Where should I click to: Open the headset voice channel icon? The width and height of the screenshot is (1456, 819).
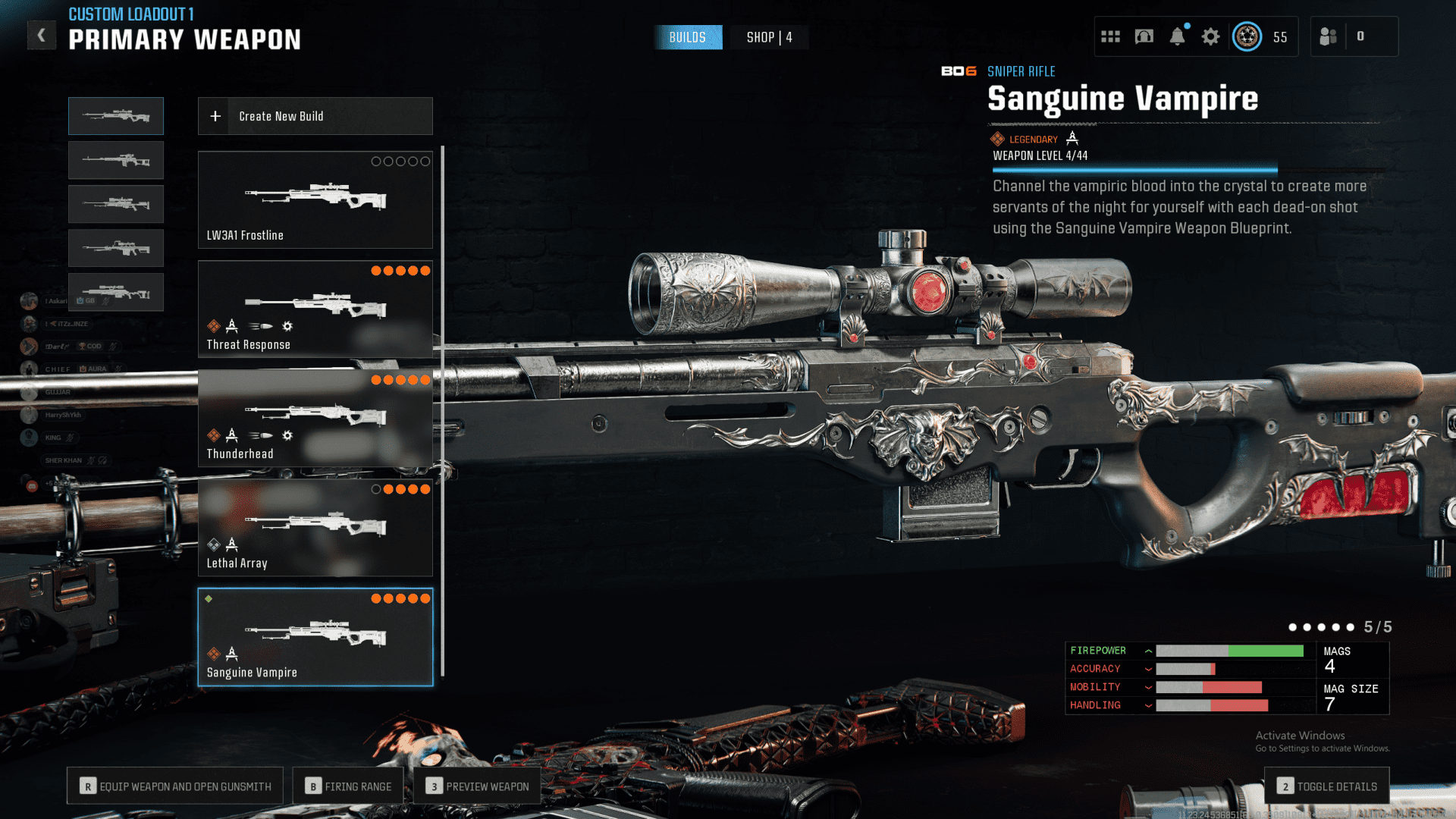pos(1144,36)
